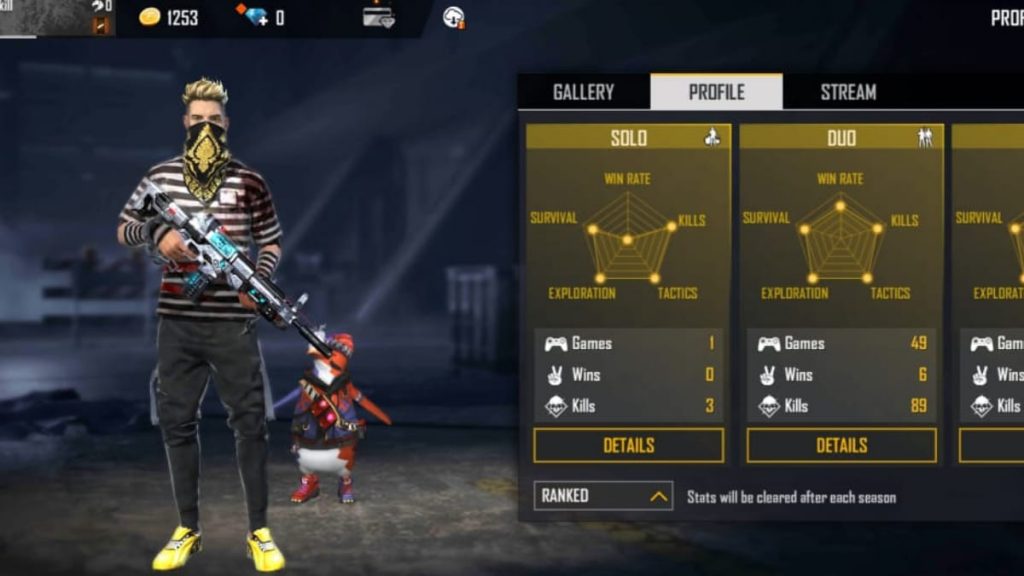The height and width of the screenshot is (576, 1024).
Task: Open the player avatar banner
Action: tap(56, 18)
